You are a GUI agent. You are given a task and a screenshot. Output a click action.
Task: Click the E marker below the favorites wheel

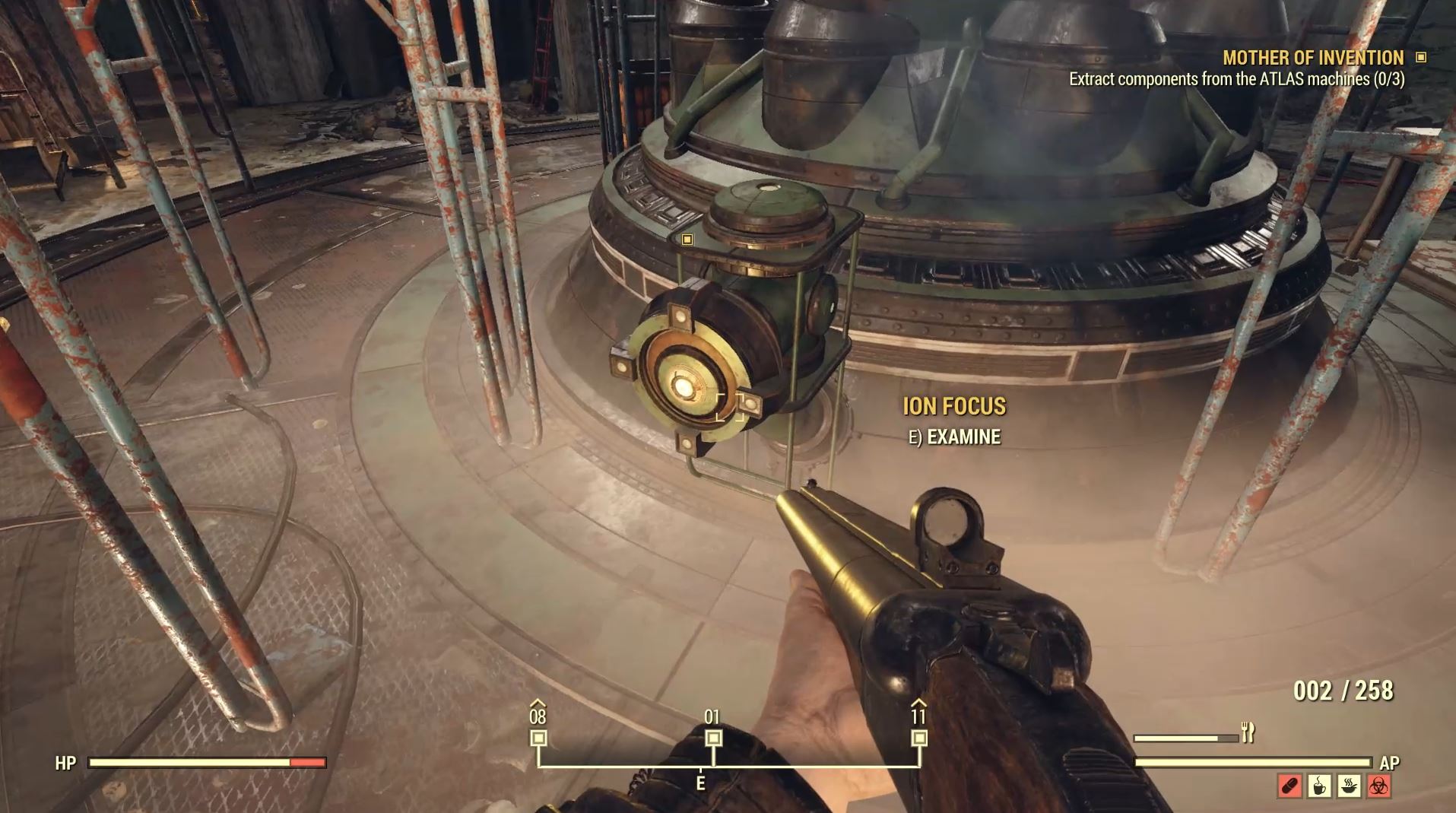(x=700, y=780)
